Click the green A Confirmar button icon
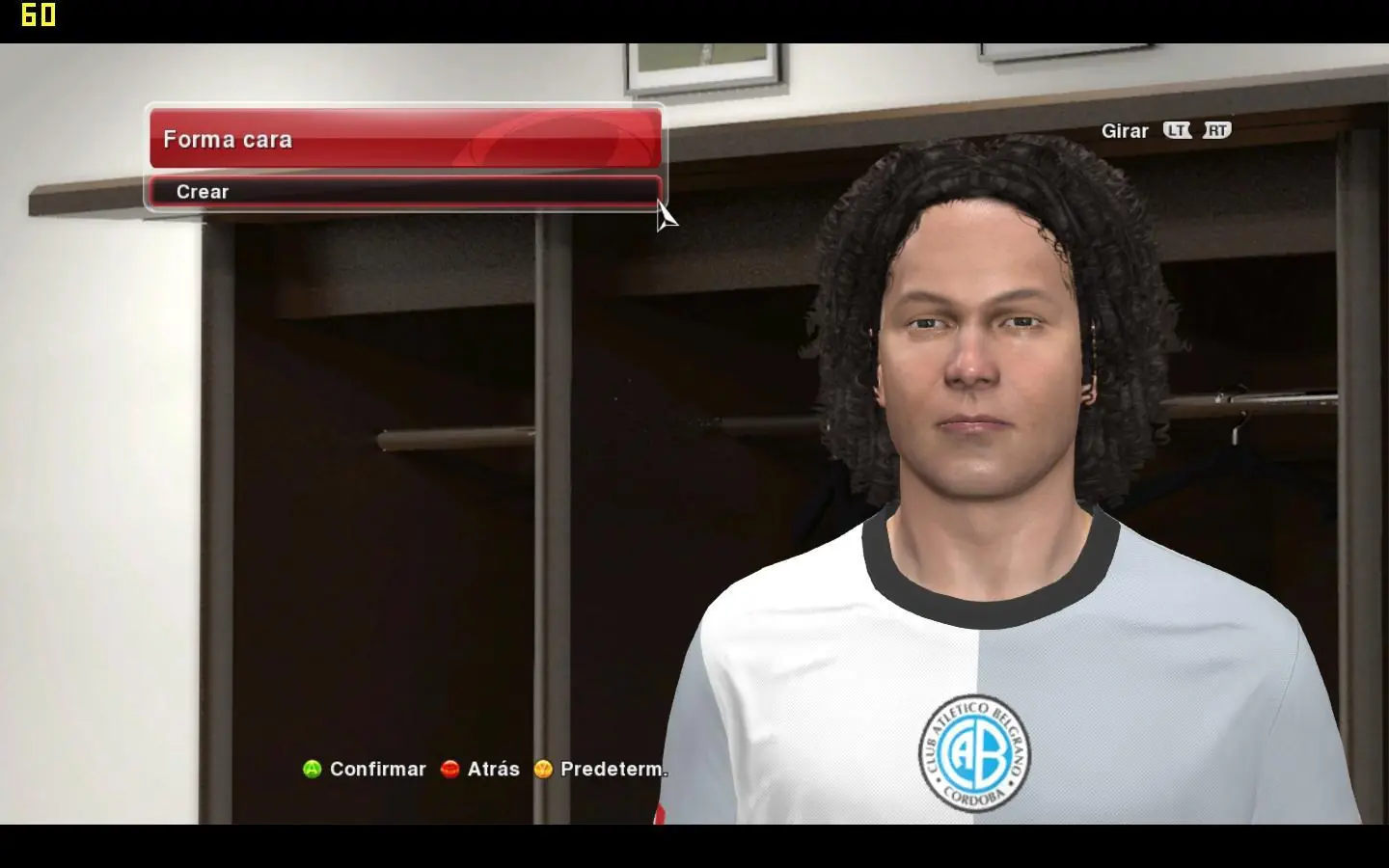The image size is (1389, 868). pyautogui.click(x=311, y=770)
